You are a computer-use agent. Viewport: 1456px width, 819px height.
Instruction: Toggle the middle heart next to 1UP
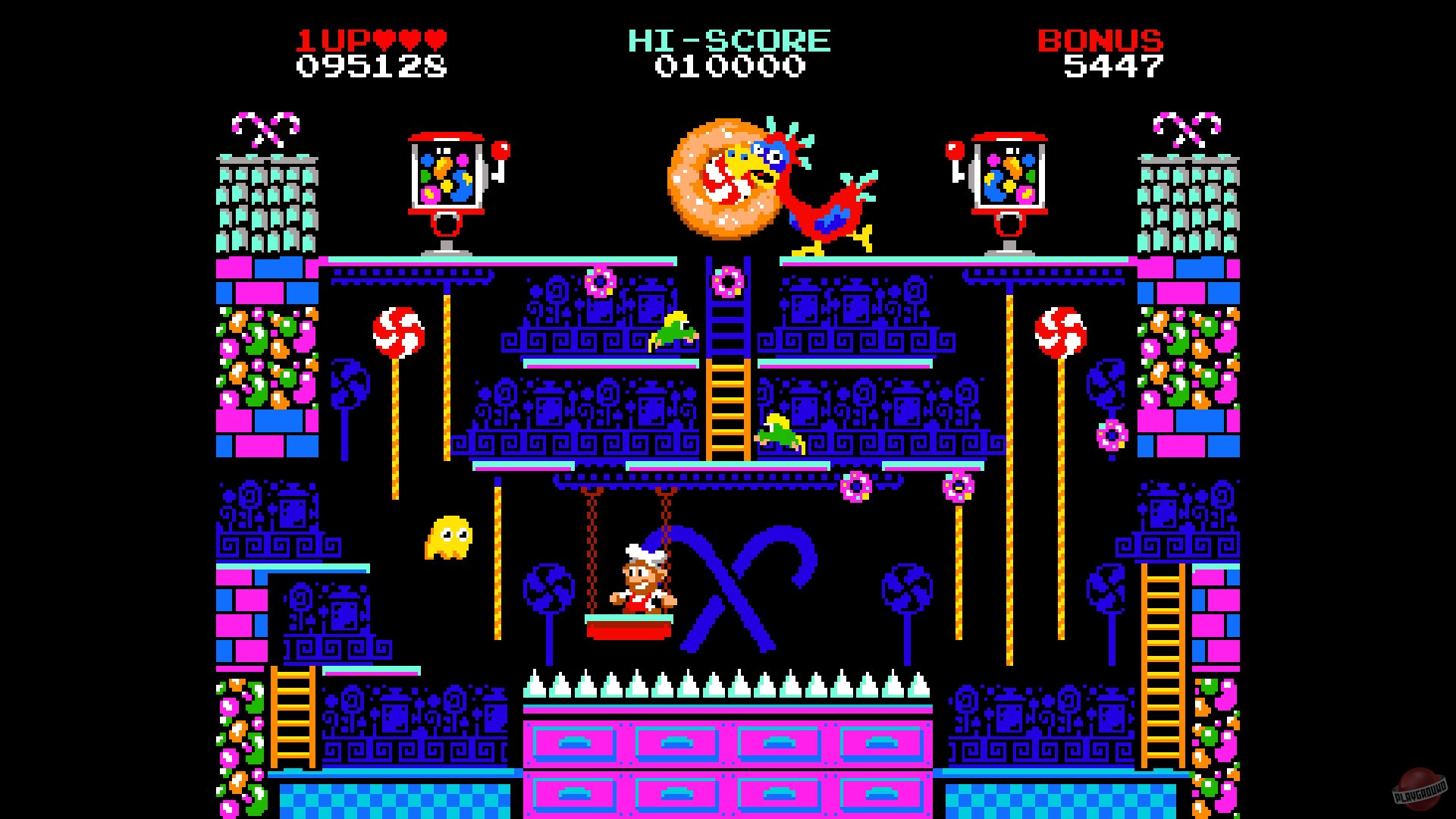coord(410,39)
